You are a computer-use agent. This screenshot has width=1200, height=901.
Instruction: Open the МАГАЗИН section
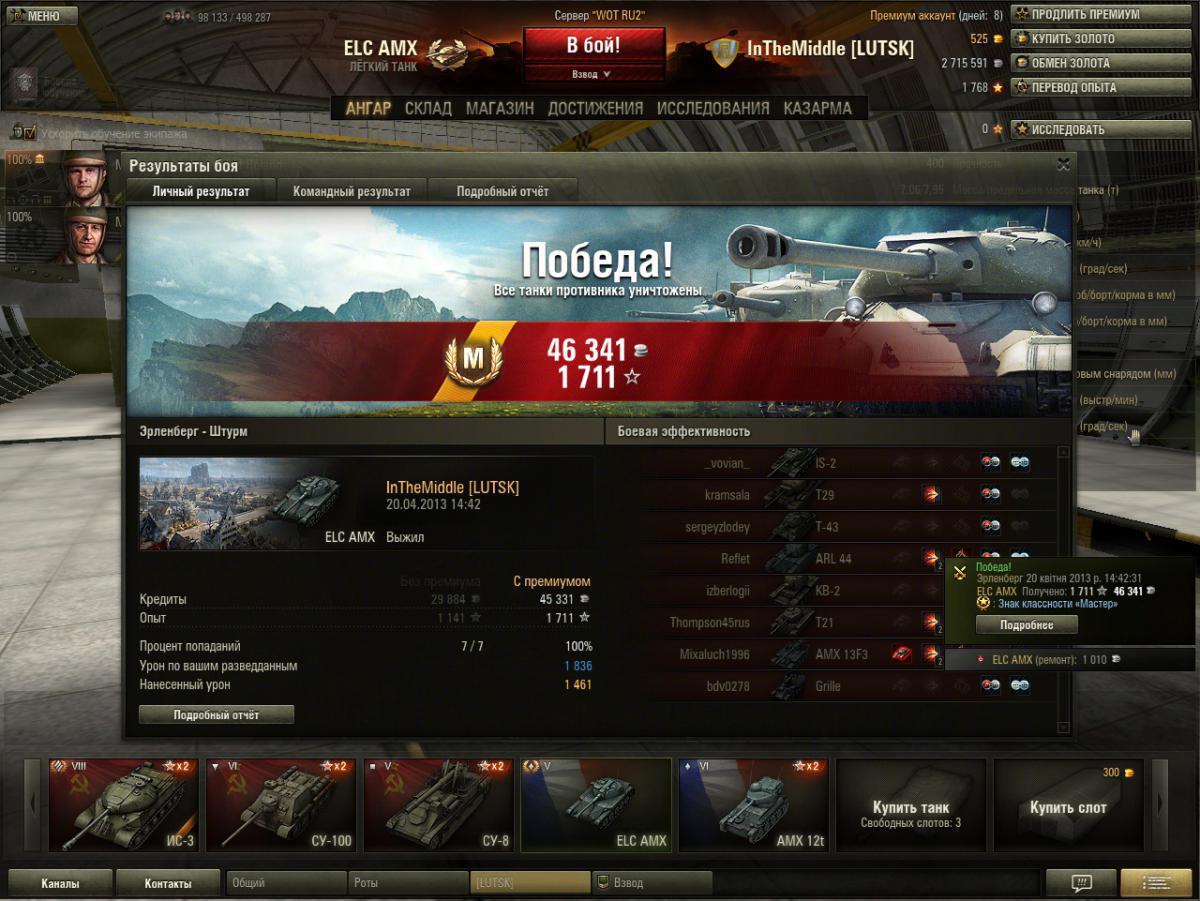coord(499,108)
